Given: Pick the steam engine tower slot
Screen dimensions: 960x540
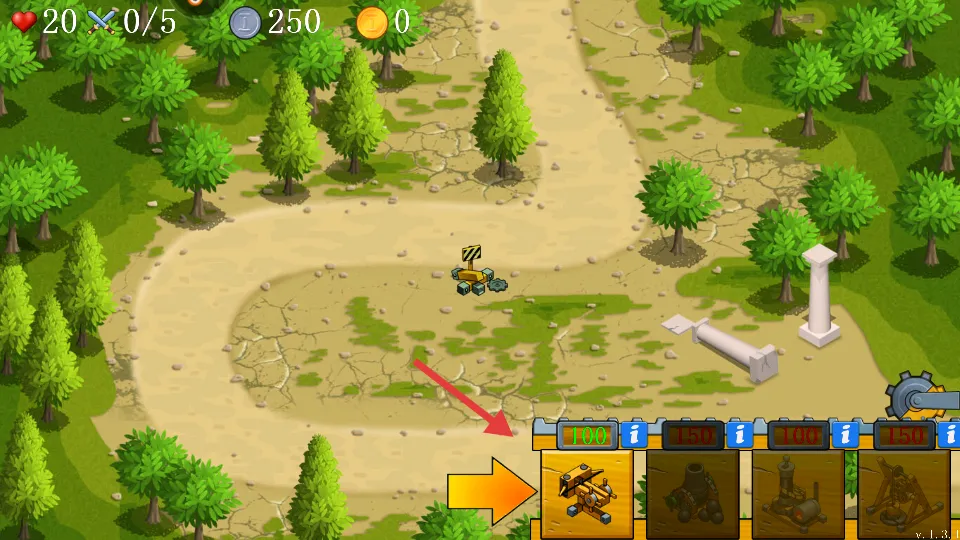Looking at the screenshot, I should tap(798, 494).
